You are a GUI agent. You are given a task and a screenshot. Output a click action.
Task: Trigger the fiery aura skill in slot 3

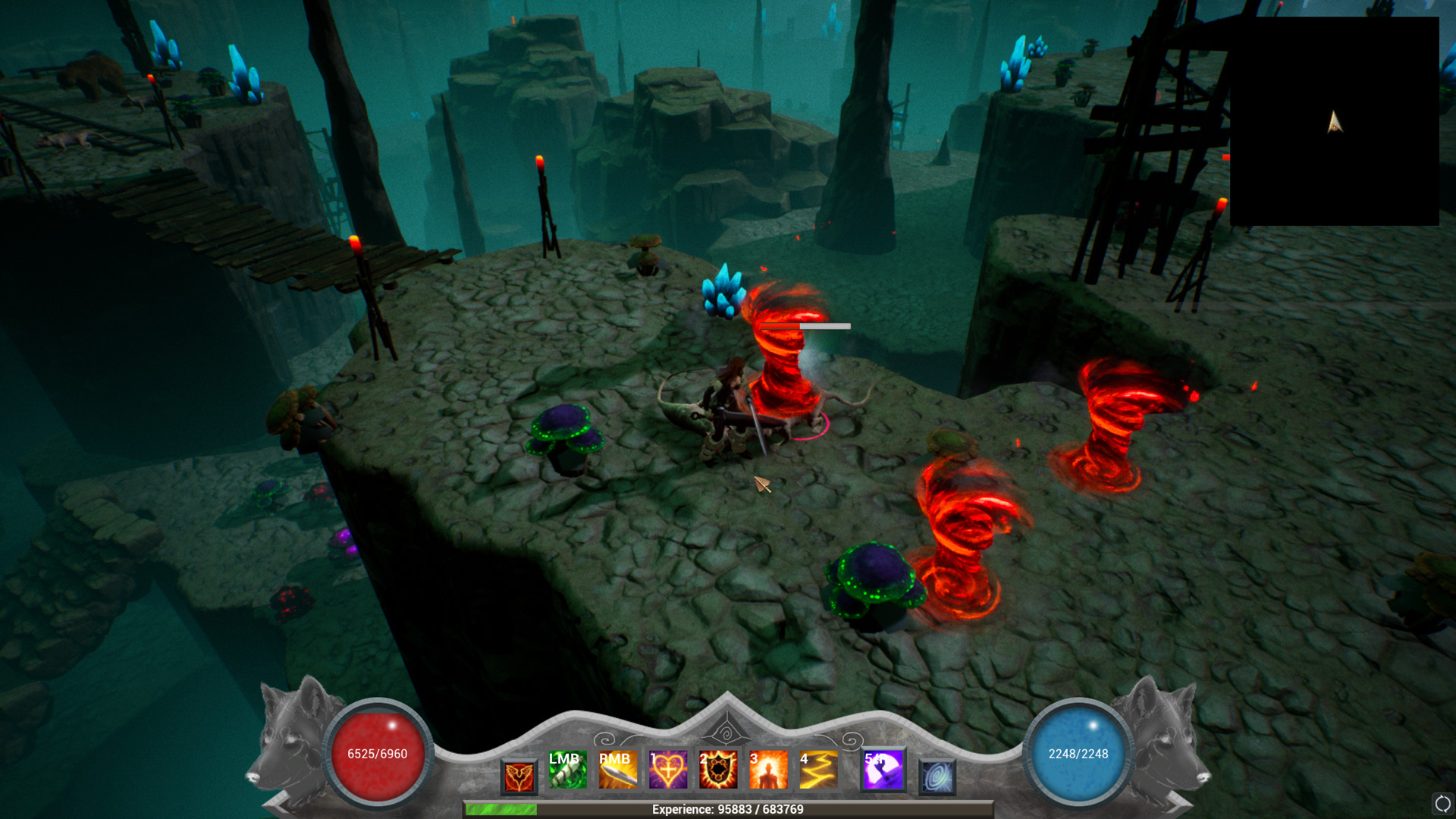point(769,770)
